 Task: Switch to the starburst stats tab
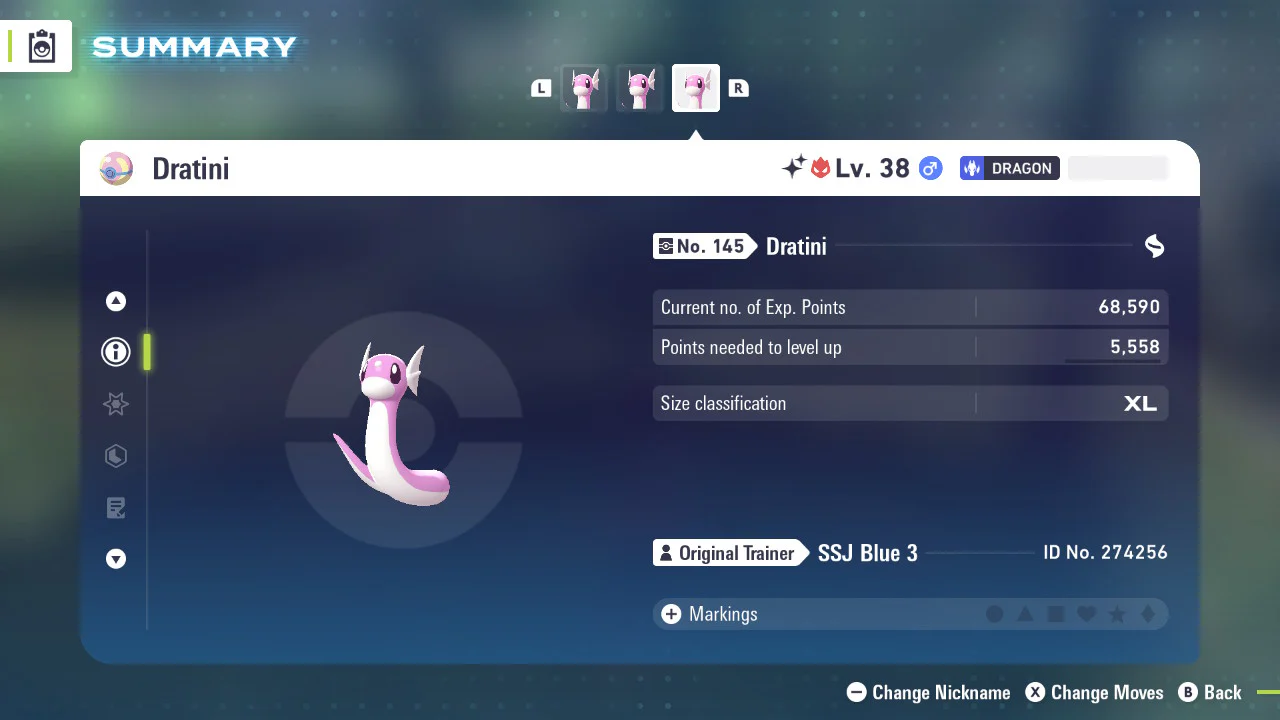click(x=116, y=404)
